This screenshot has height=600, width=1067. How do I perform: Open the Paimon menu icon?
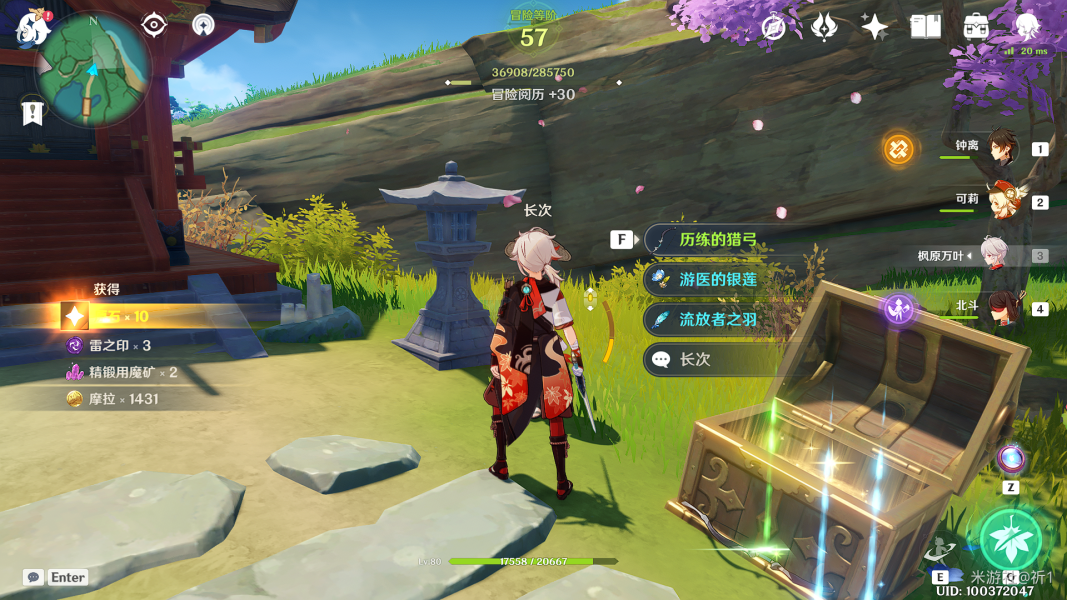33,27
